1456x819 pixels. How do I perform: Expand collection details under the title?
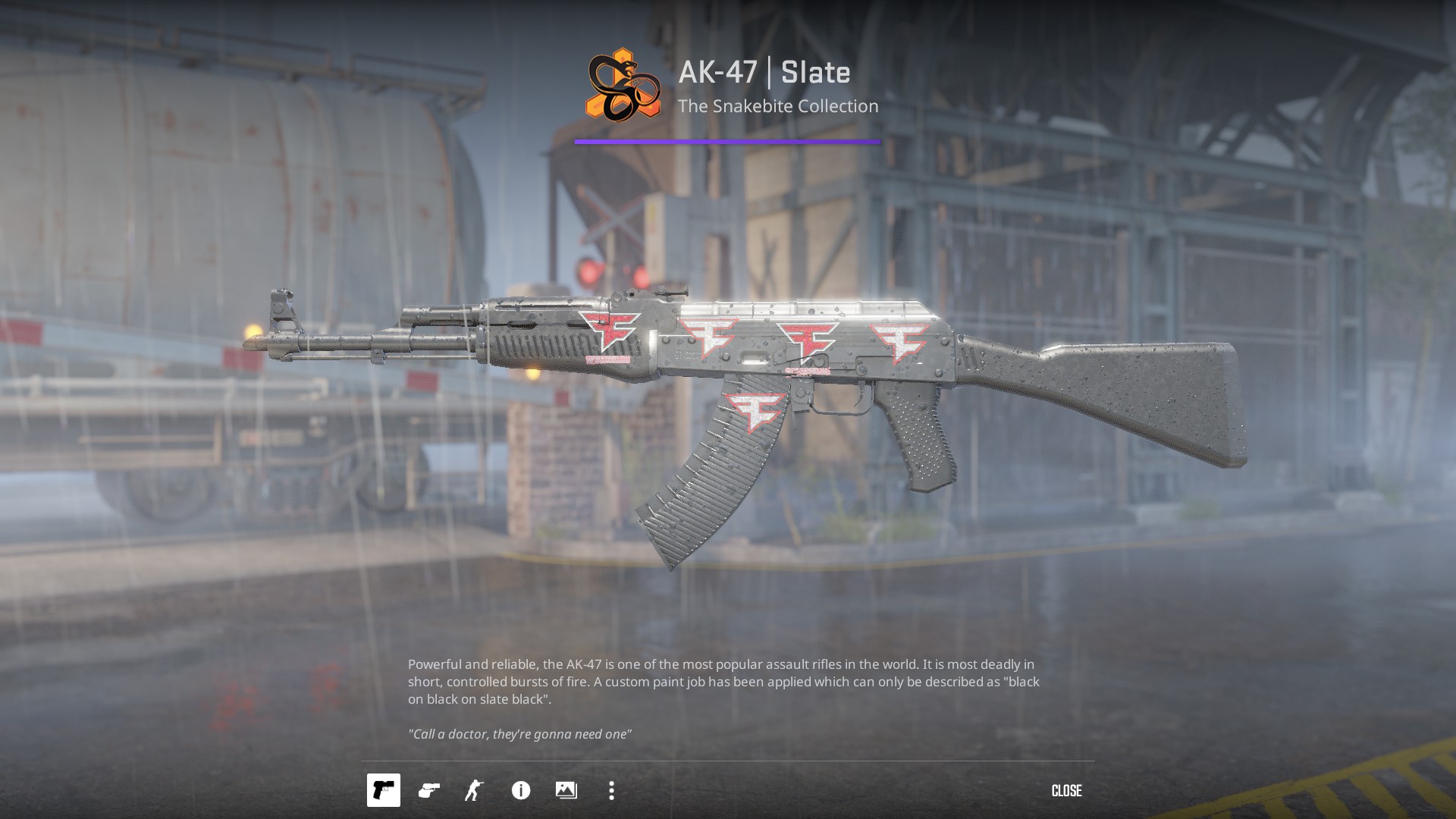coord(777,106)
